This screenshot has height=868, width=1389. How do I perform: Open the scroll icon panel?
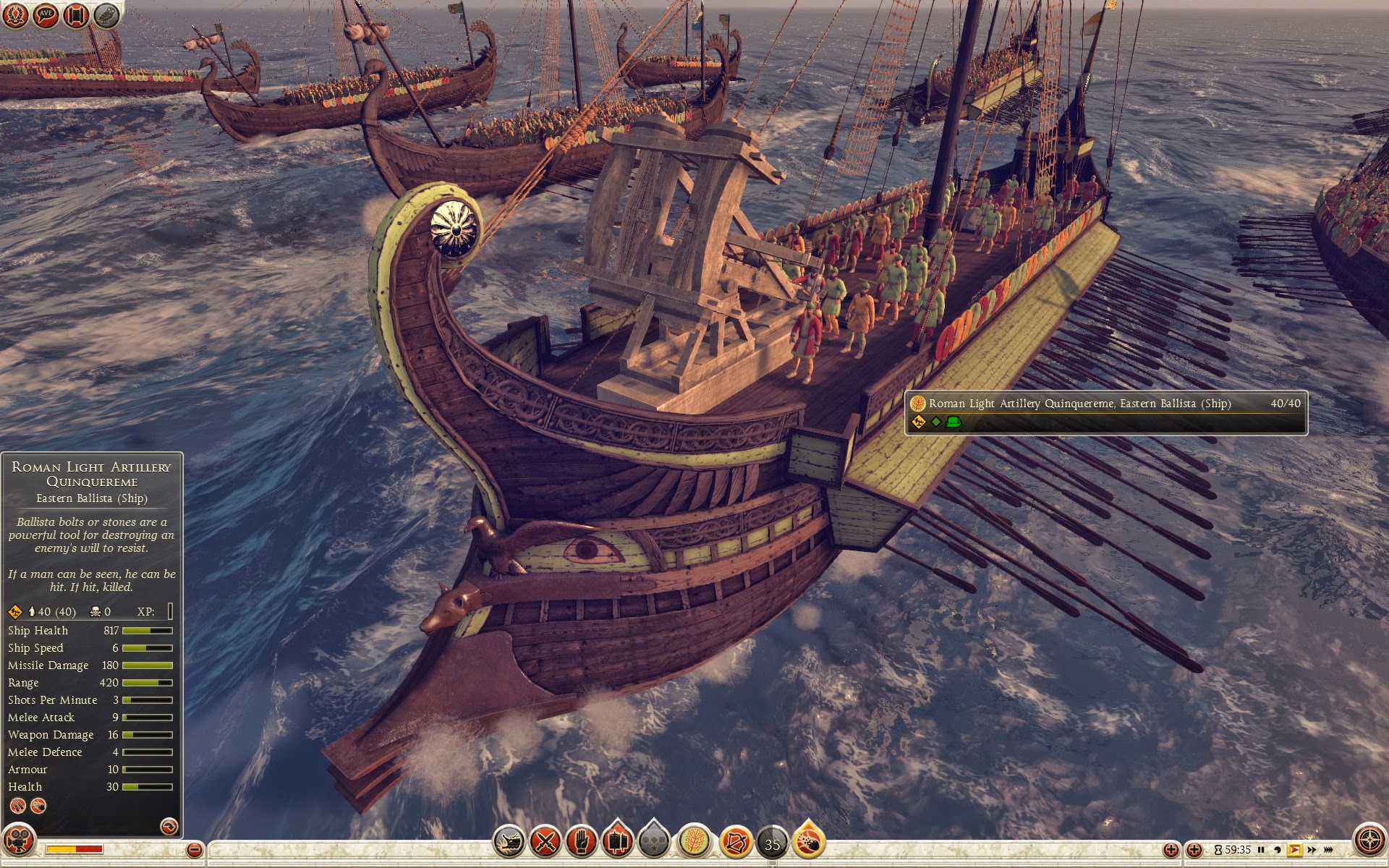[x=76, y=14]
